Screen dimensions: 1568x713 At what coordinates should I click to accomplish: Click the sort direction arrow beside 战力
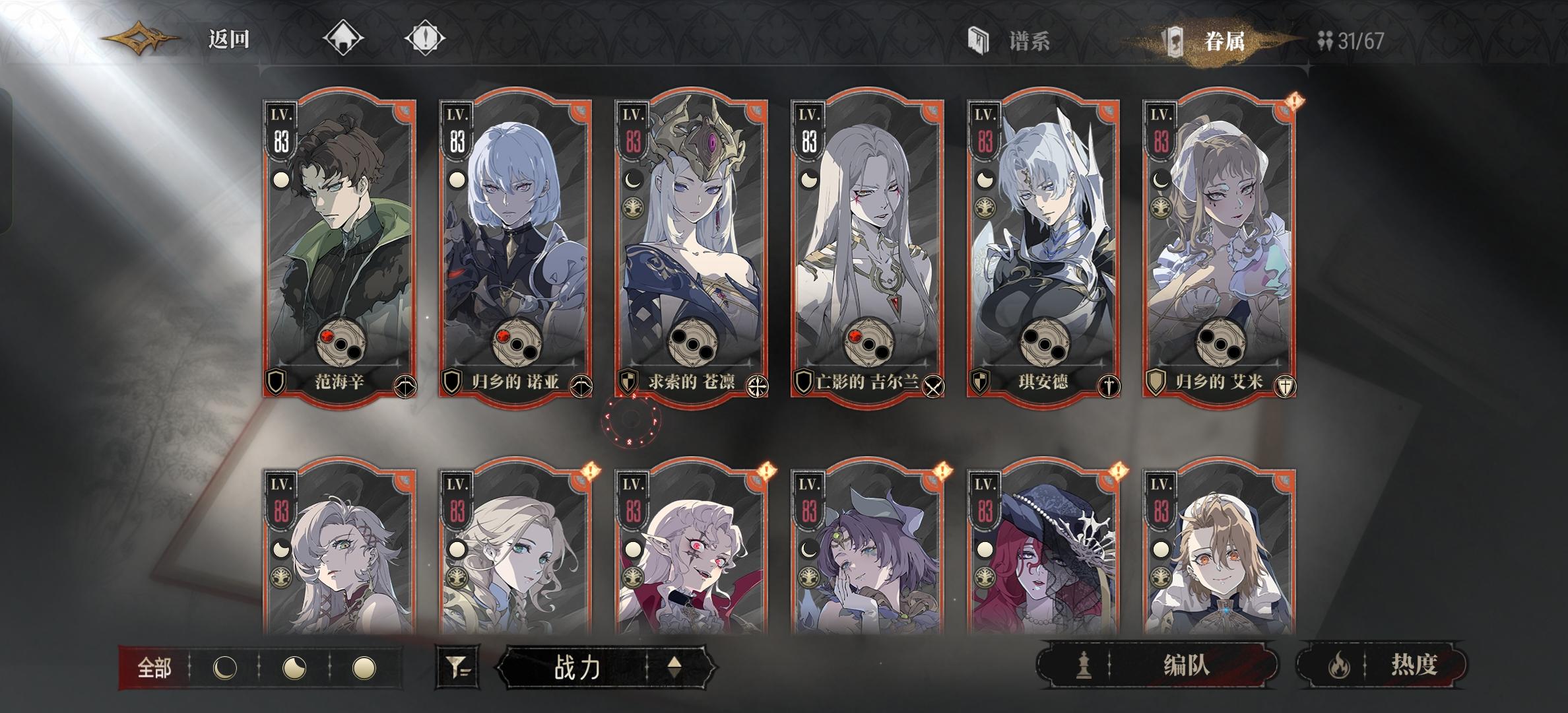click(674, 667)
